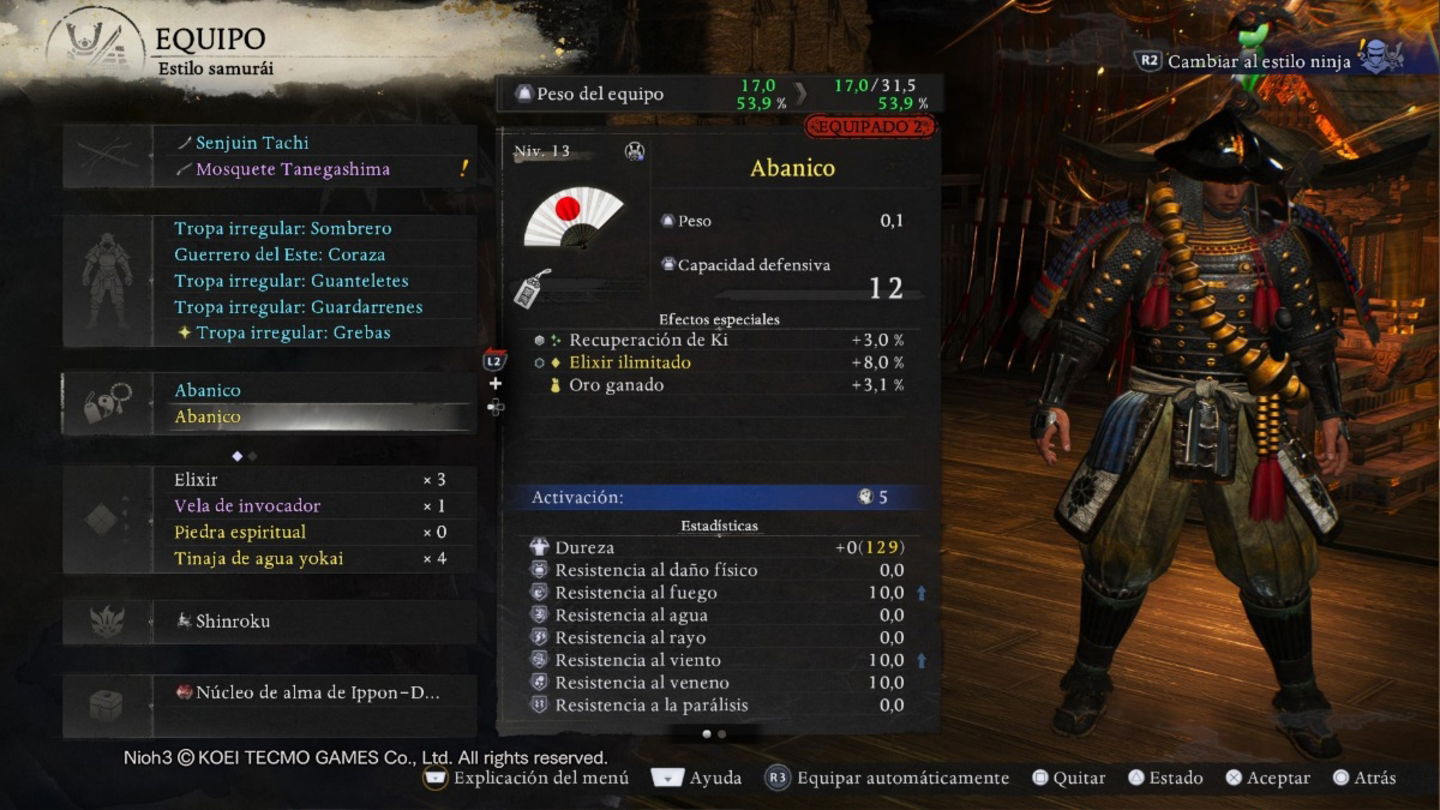Image resolution: width=1440 pixels, height=810 pixels.
Task: Click Quitar to remove equipped item
Action: tap(1077, 777)
